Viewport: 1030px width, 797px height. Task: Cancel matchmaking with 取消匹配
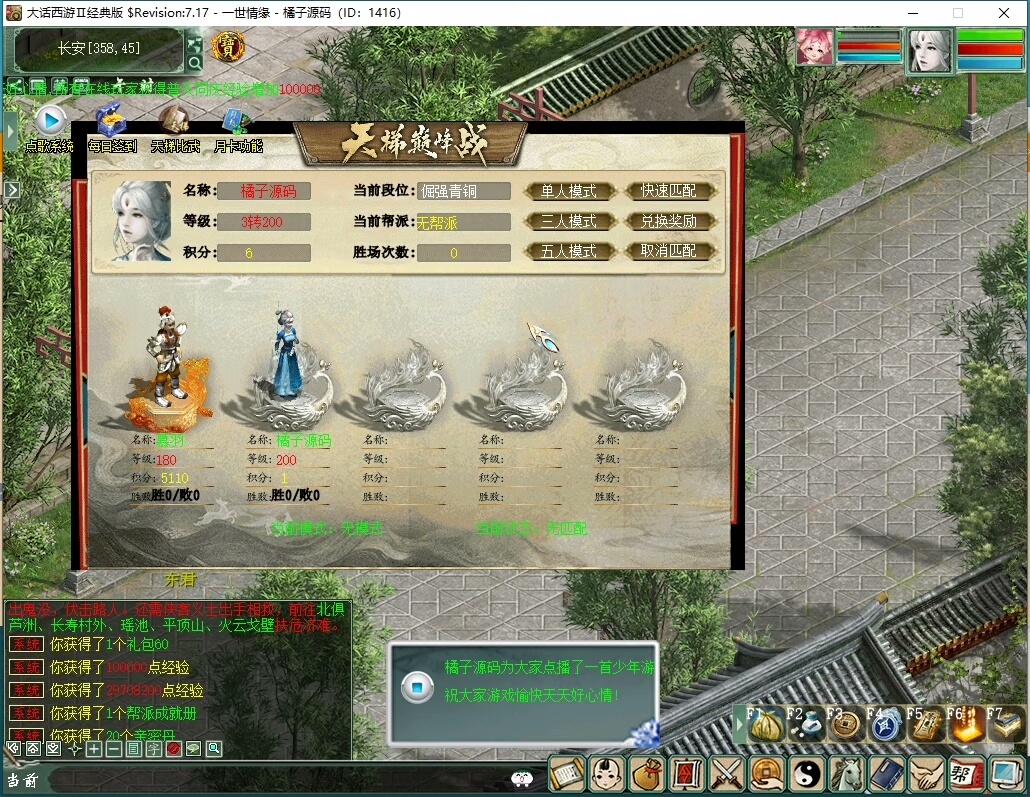669,251
